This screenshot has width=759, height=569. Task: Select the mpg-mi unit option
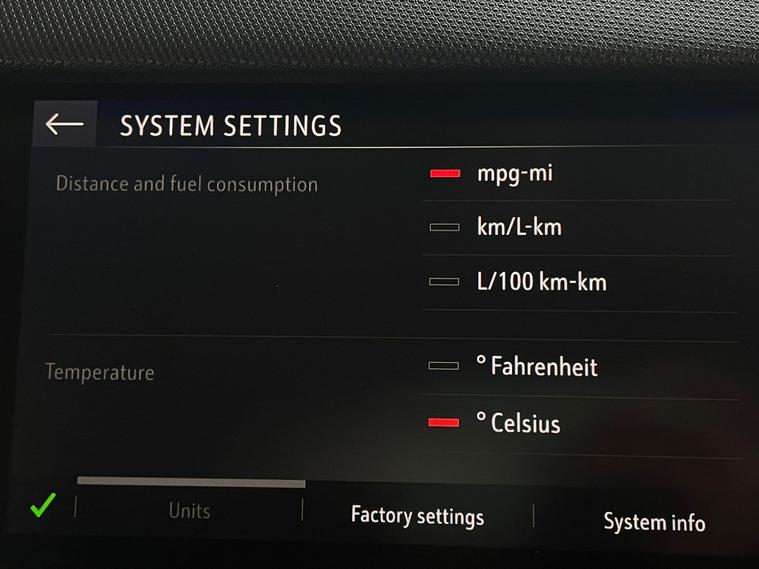pyautogui.click(x=514, y=173)
